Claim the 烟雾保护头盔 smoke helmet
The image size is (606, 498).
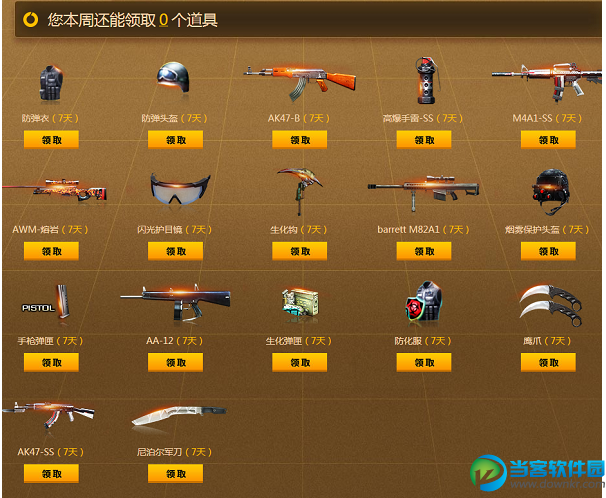pos(548,251)
